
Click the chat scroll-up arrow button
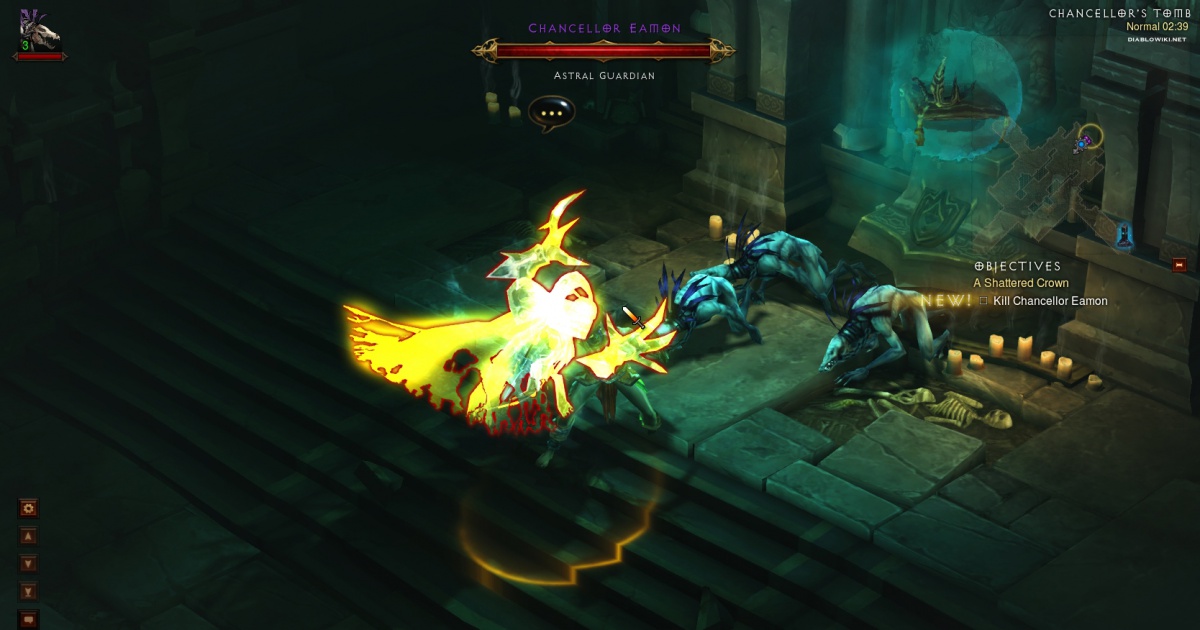pyautogui.click(x=28, y=536)
